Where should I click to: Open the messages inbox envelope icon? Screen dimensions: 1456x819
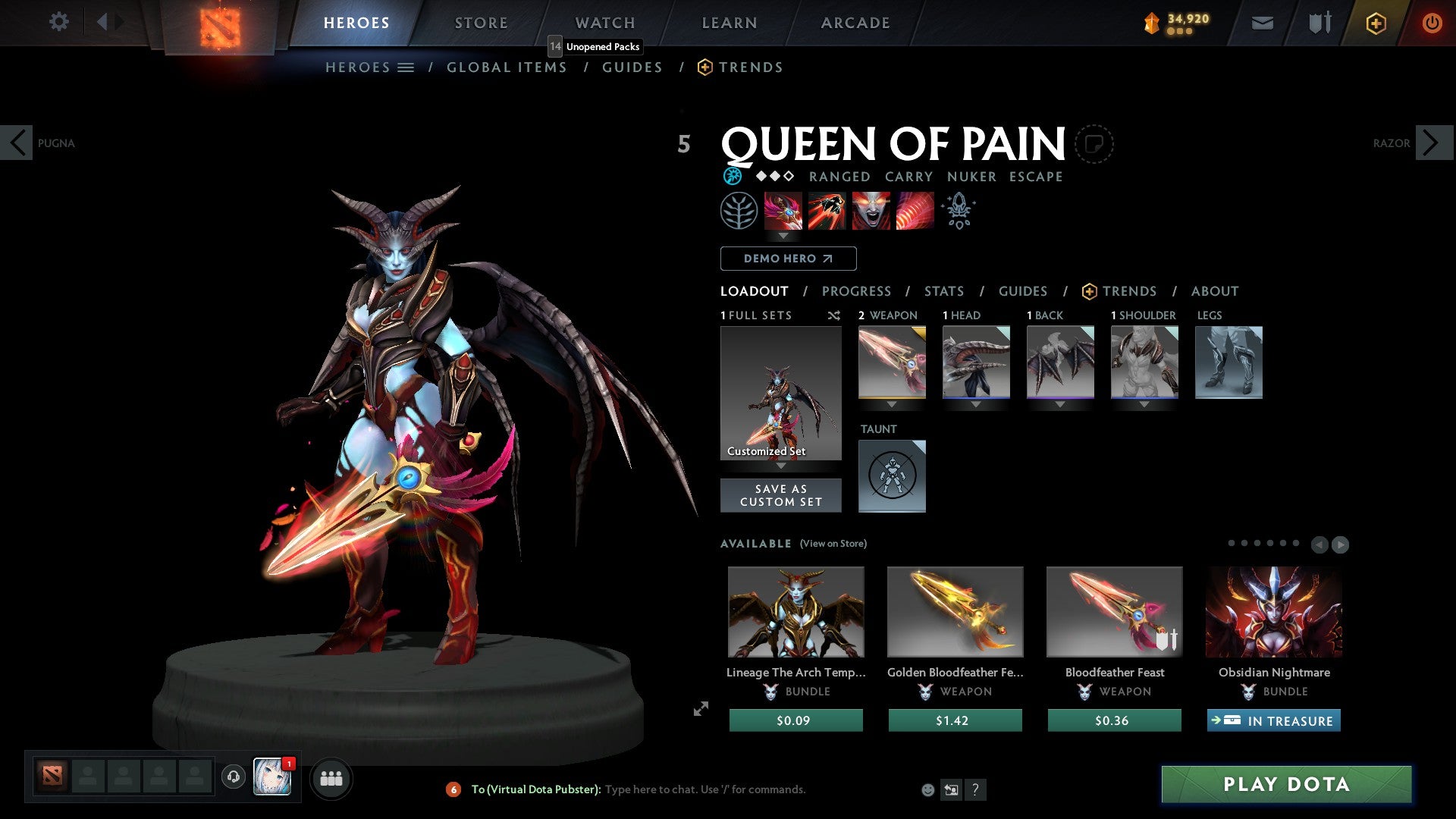(x=1262, y=23)
